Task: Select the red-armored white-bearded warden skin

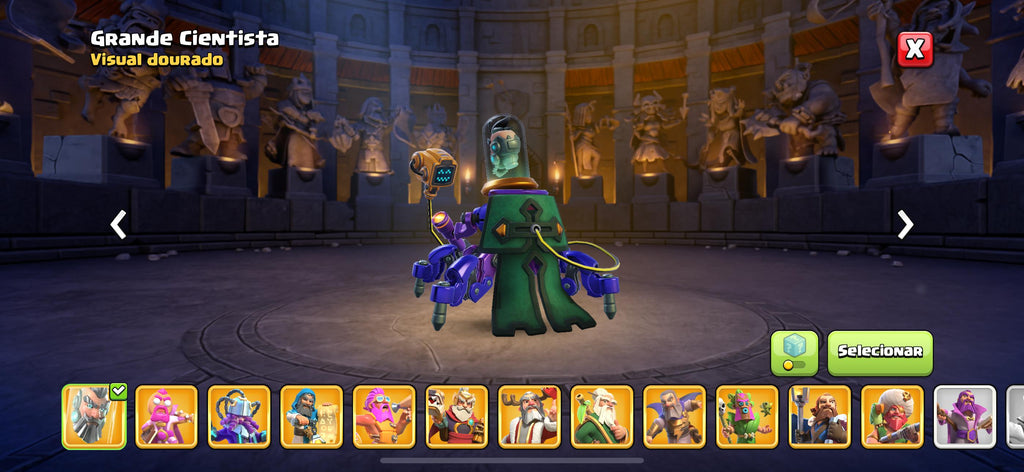Action: pos(457,416)
